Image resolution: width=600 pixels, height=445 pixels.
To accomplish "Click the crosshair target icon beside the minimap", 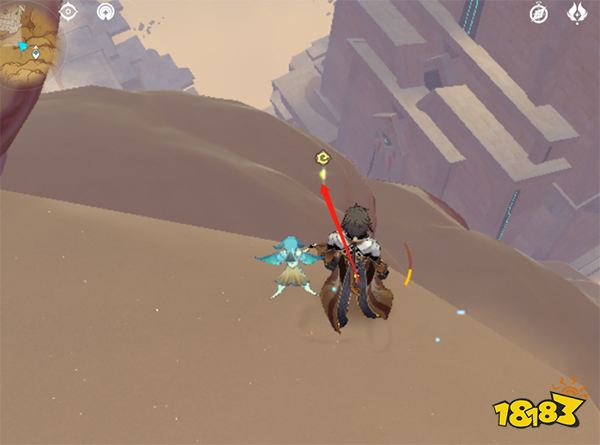I will [69, 12].
